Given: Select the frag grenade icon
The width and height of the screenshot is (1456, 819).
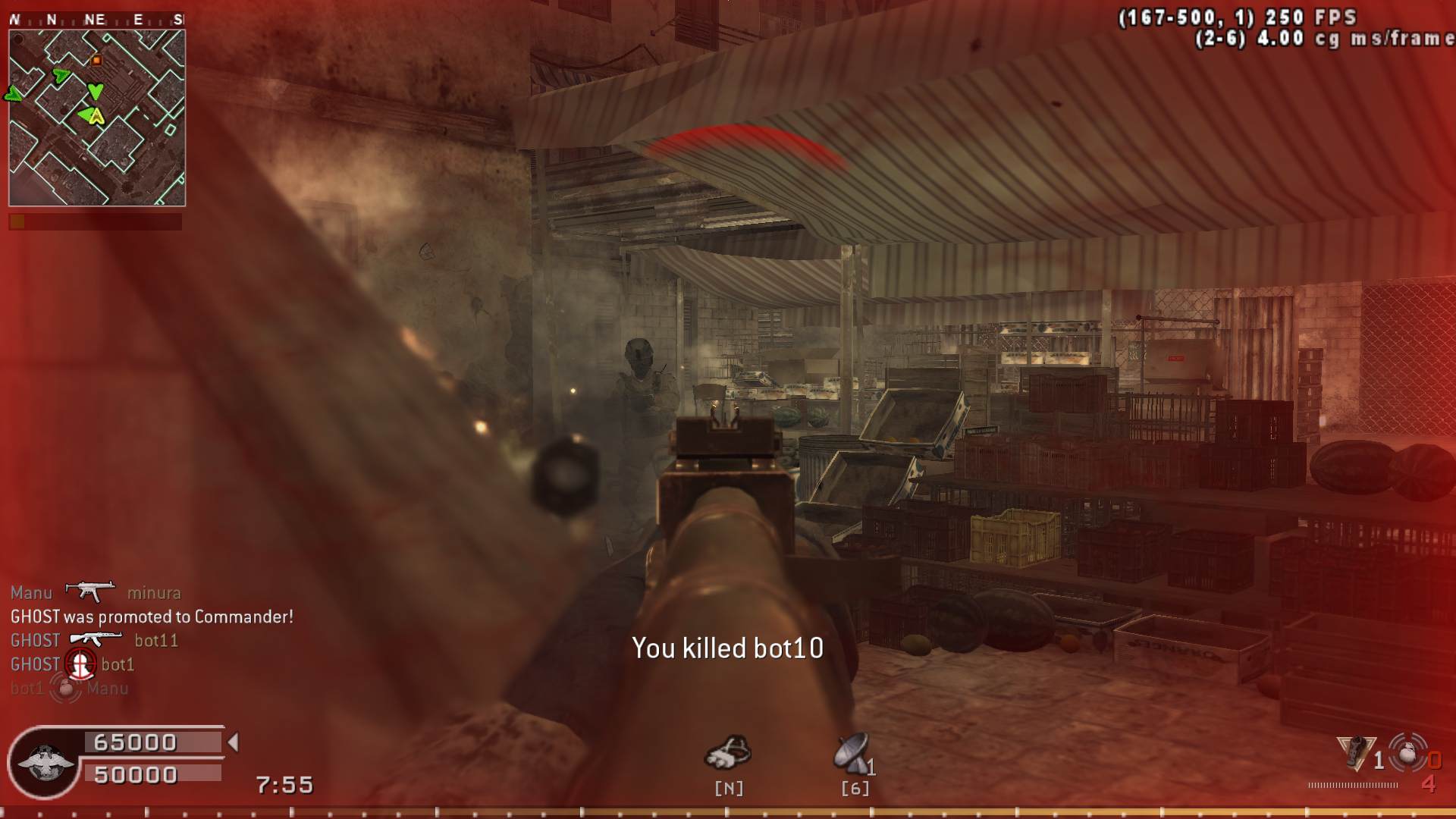Looking at the screenshot, I should pos(1408,753).
